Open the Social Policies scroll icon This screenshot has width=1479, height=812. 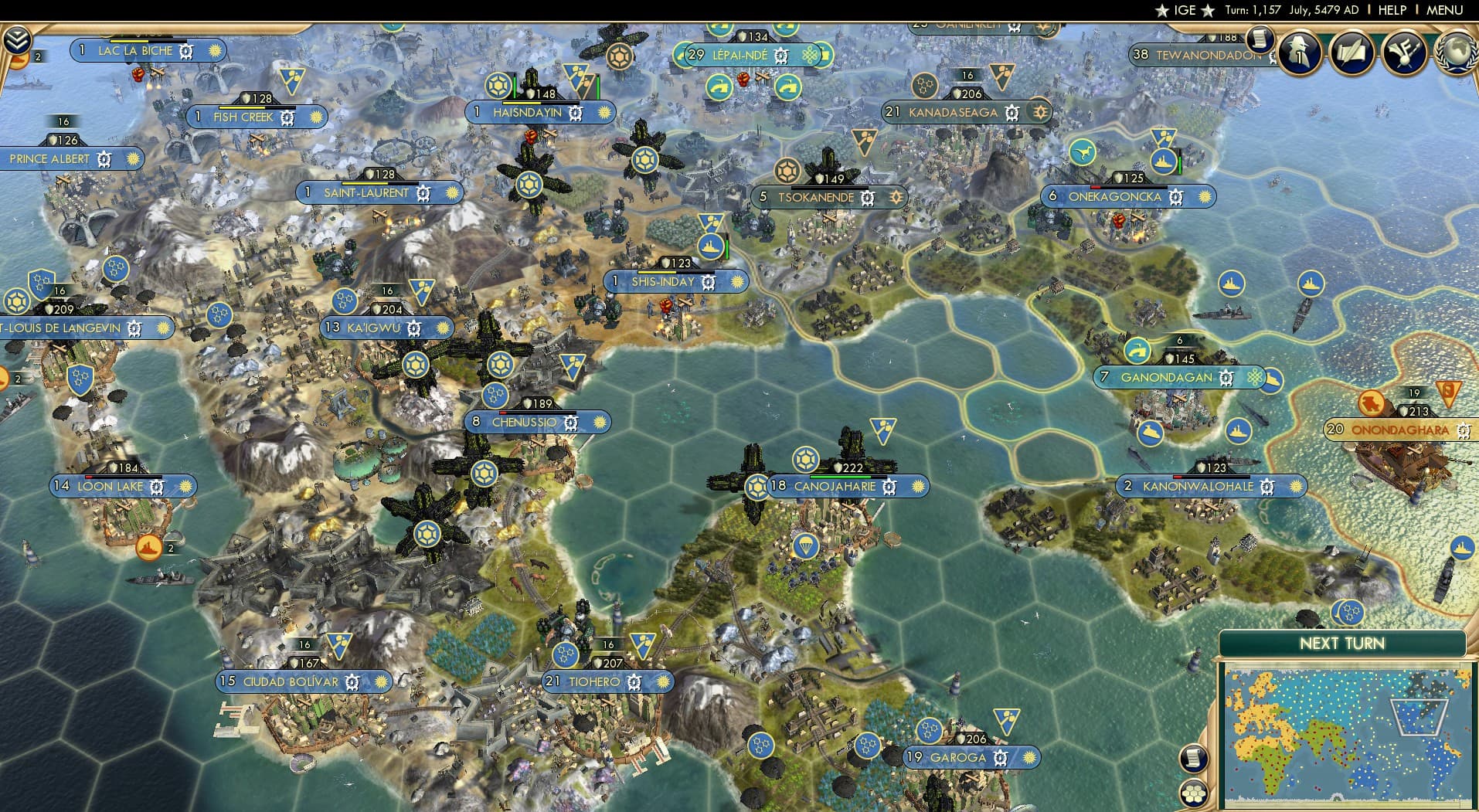point(1353,52)
